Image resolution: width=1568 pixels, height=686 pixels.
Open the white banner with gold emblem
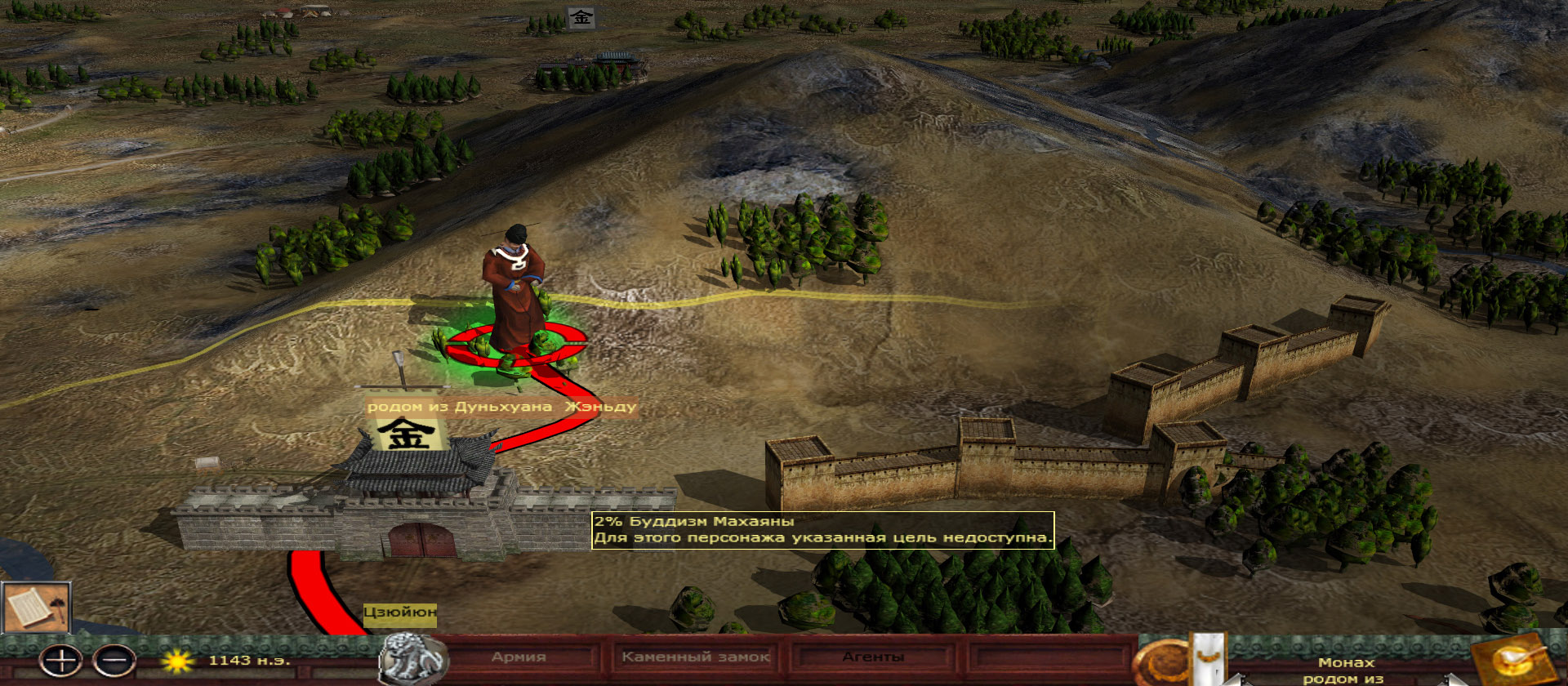pos(1209,658)
